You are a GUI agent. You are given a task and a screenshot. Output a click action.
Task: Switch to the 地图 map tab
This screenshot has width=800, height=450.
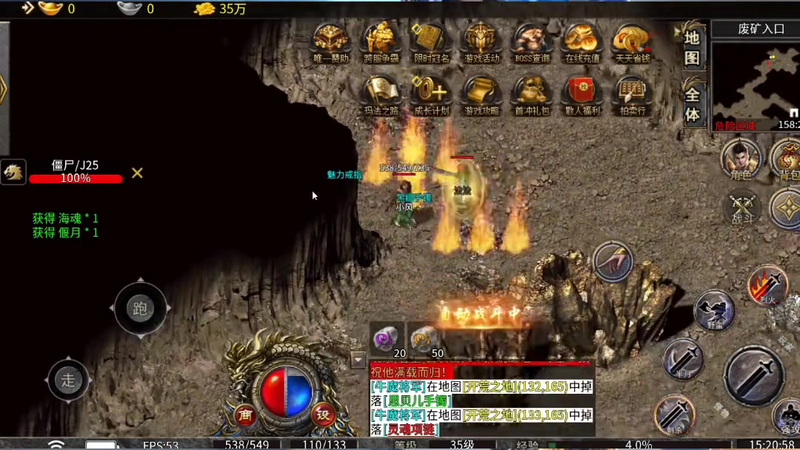tap(692, 47)
